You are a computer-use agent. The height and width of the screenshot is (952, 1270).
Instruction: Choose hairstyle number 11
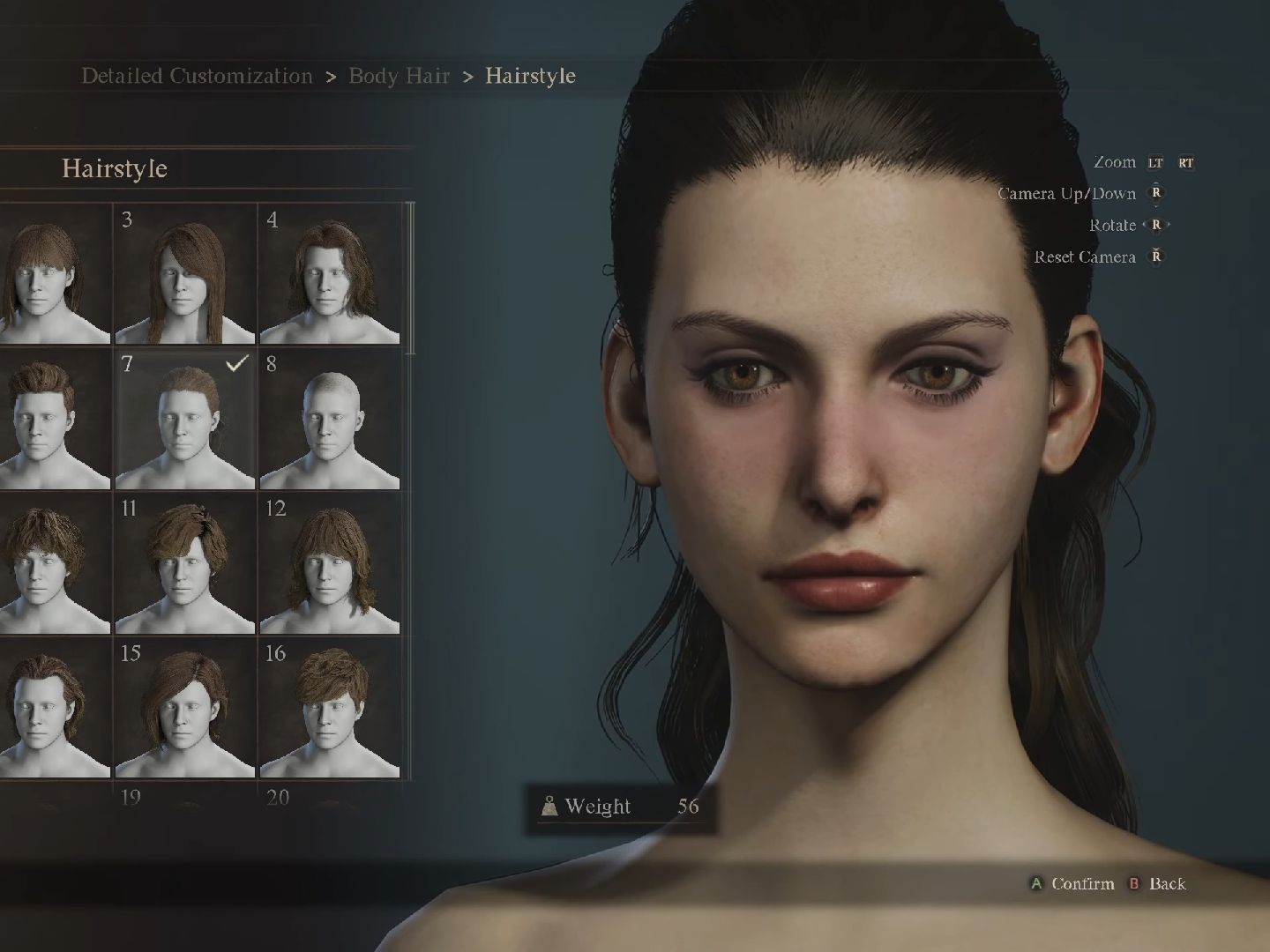pos(185,564)
